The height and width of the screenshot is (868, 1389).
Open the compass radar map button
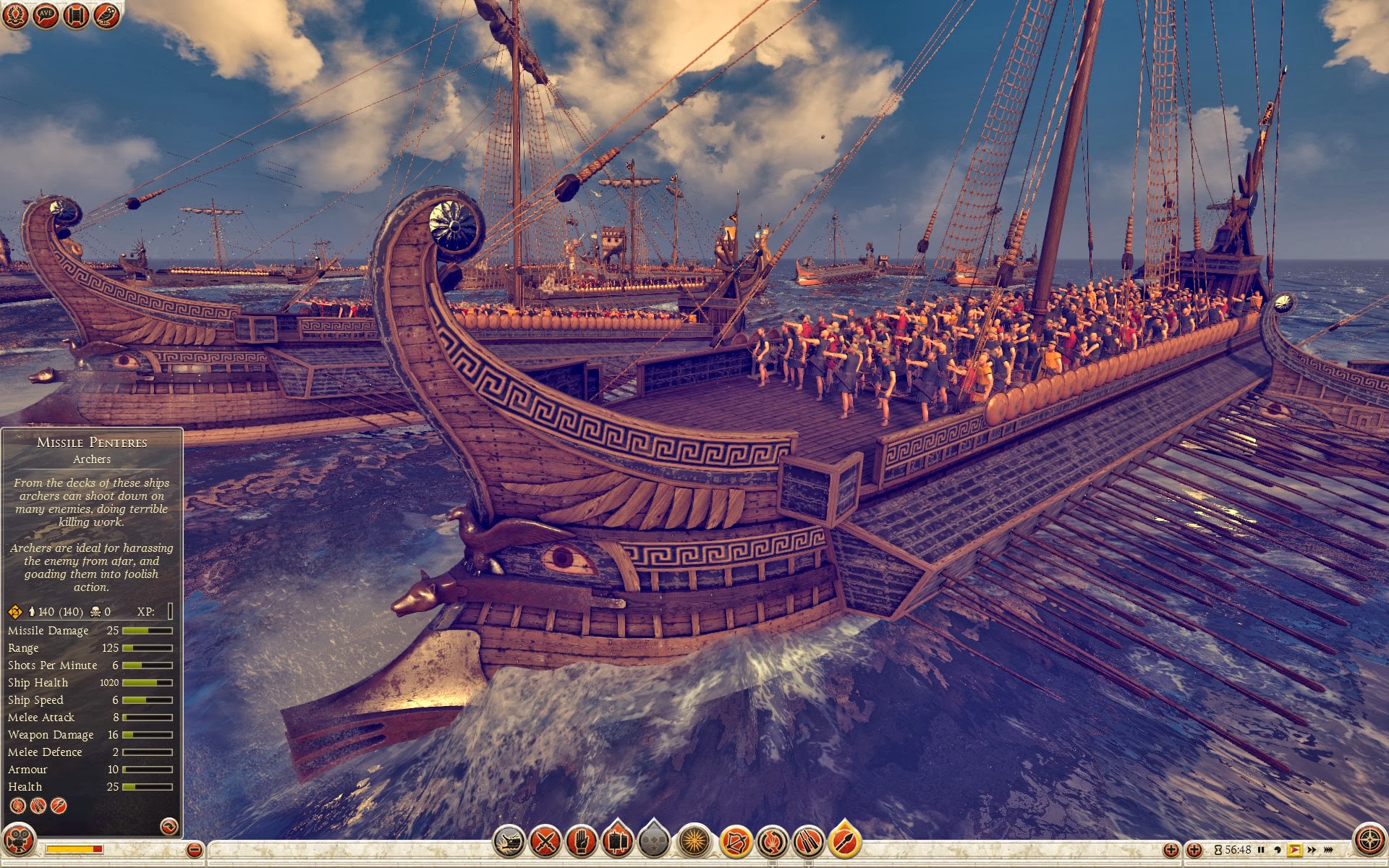[1369, 841]
